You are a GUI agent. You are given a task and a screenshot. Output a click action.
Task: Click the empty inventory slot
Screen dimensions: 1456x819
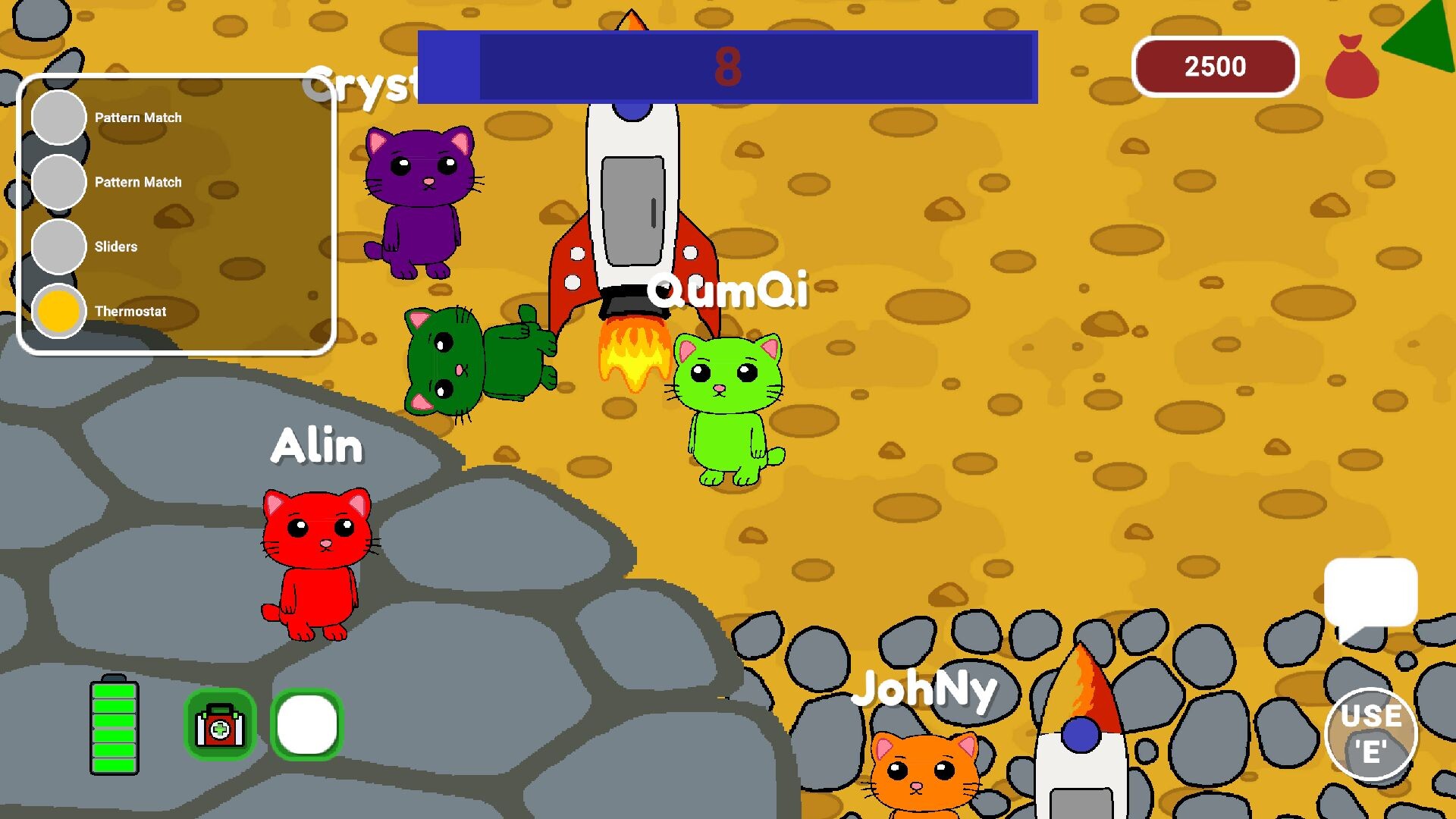point(307,726)
